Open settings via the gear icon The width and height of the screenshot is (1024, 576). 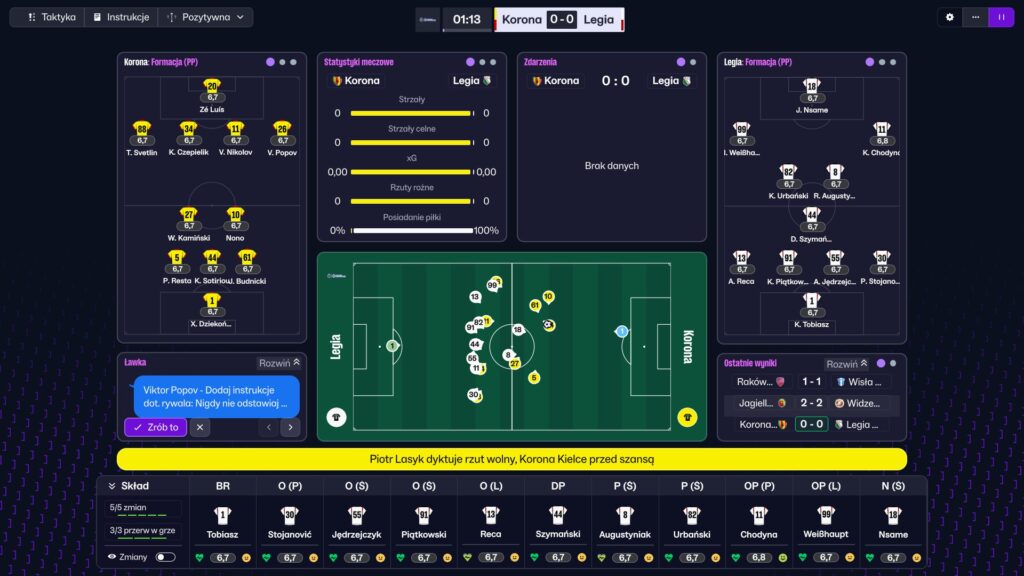pos(950,17)
